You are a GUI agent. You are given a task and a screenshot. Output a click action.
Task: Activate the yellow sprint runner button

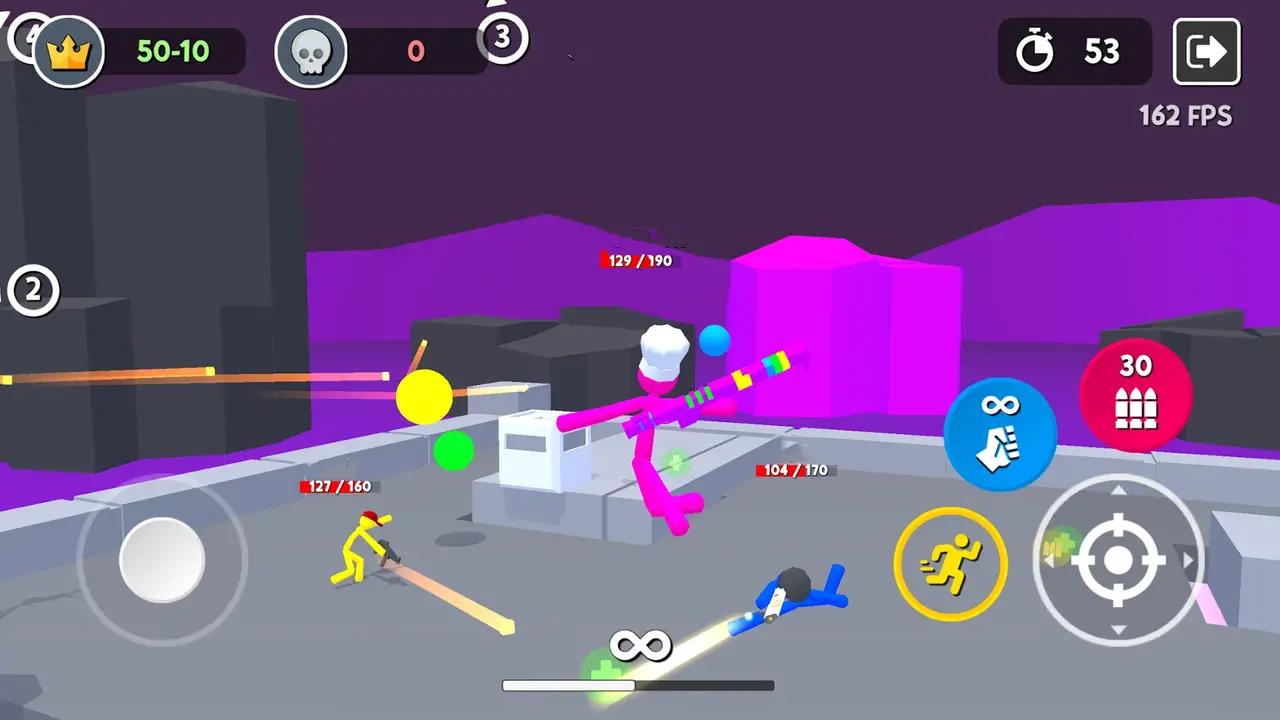pos(950,563)
